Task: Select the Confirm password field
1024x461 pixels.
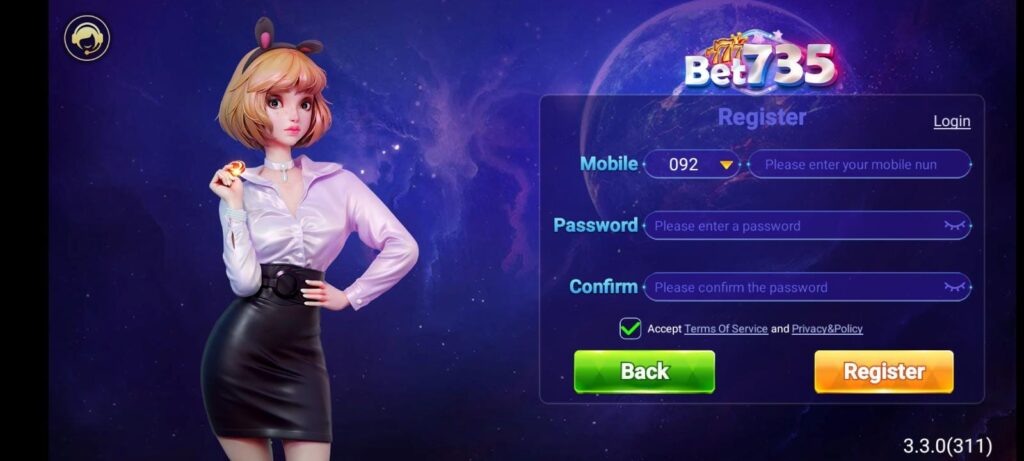Action: coord(790,287)
